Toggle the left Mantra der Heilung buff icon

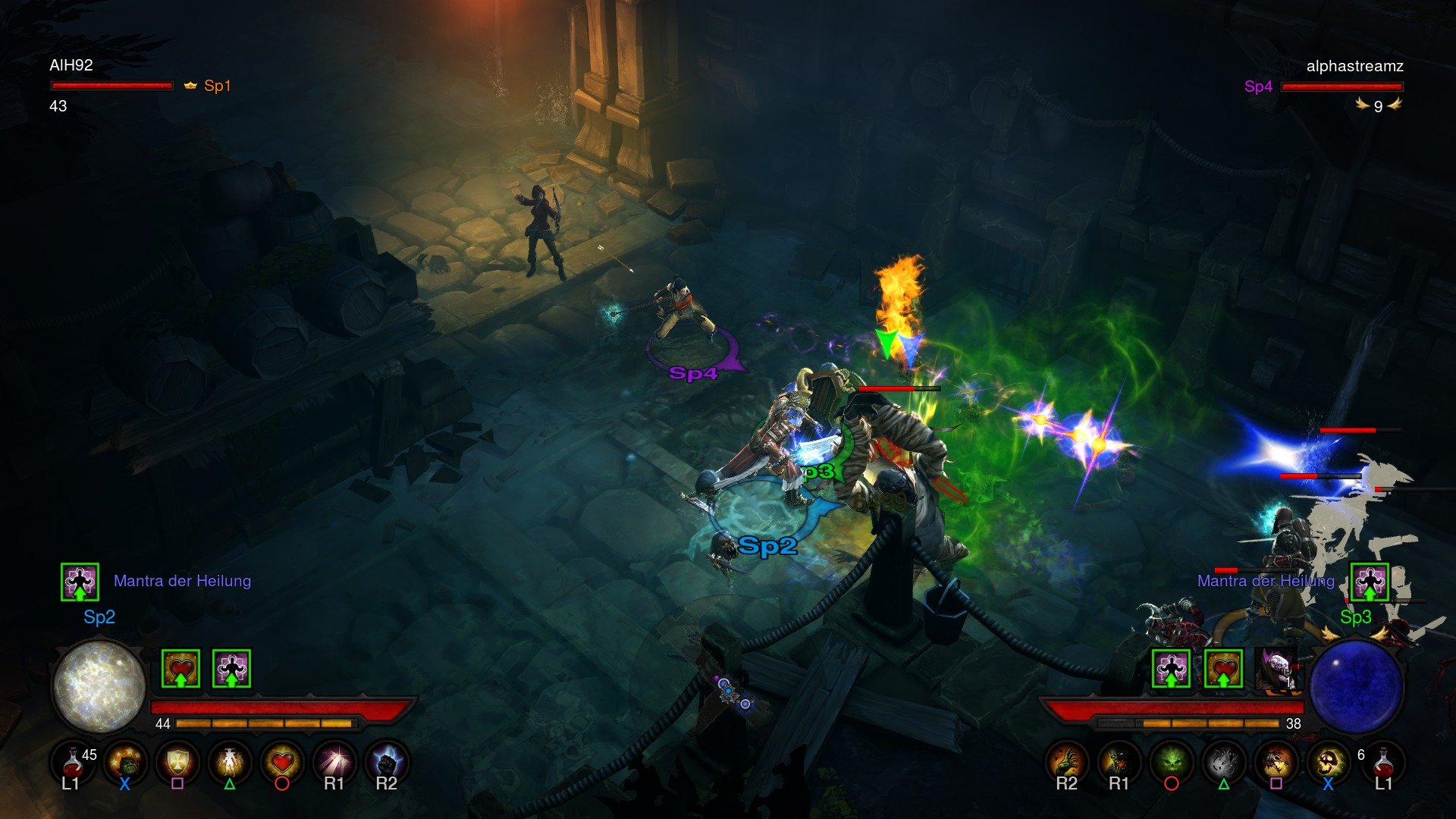tap(79, 581)
